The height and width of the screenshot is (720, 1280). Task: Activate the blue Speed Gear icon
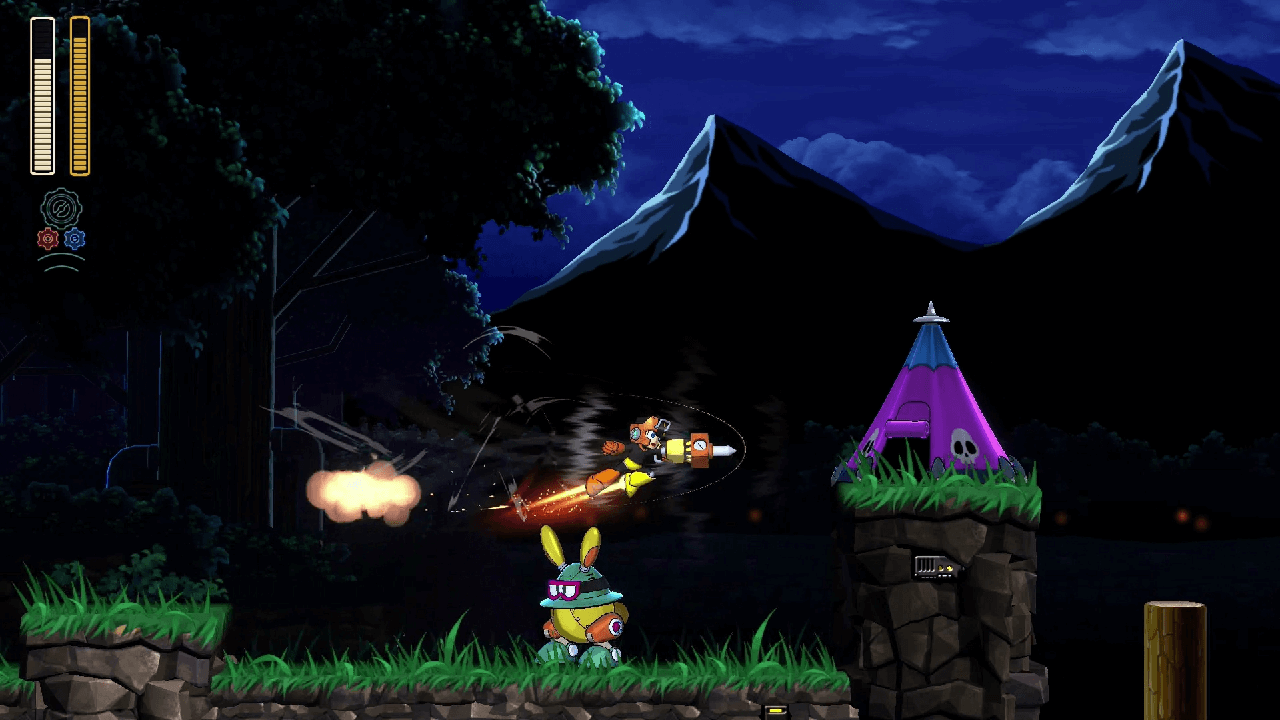tap(75, 239)
